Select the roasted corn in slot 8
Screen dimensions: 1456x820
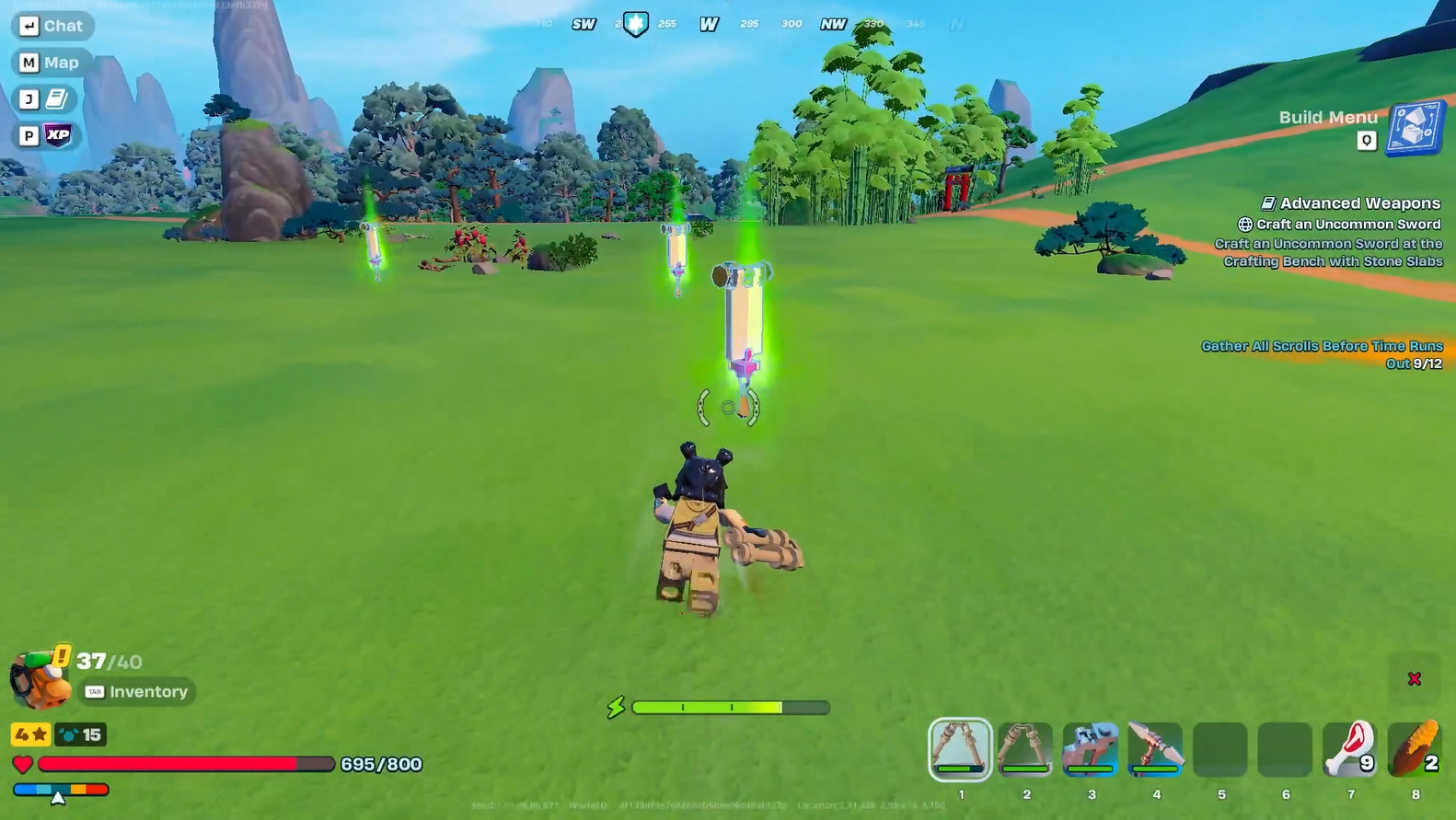pos(1415,748)
